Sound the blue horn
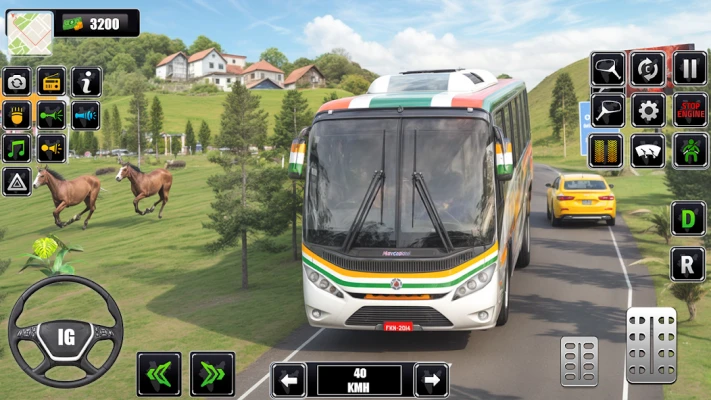This screenshot has width=711, height=400. pyautogui.click(x=86, y=115)
